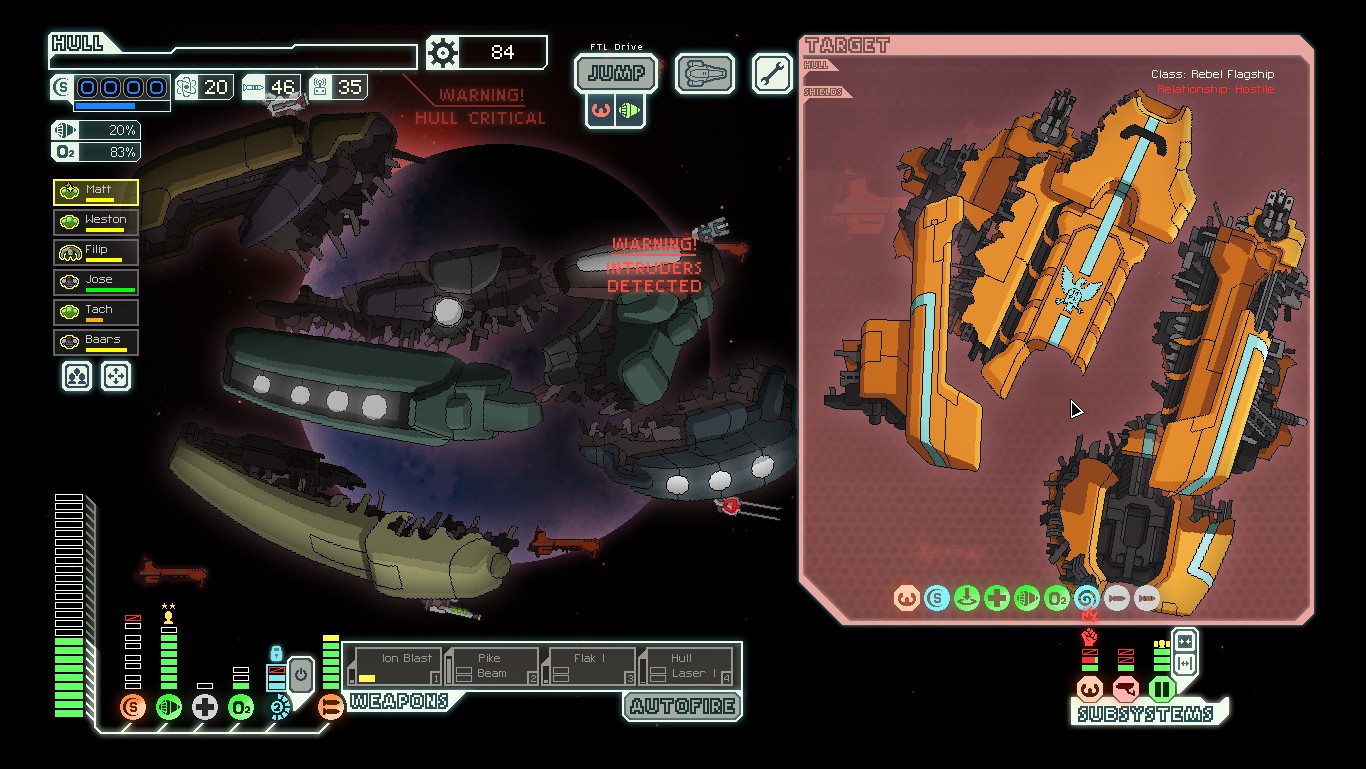Viewport: 1366px width, 769px height.
Task: Click the green doors subsystem icon
Action: (1161, 689)
